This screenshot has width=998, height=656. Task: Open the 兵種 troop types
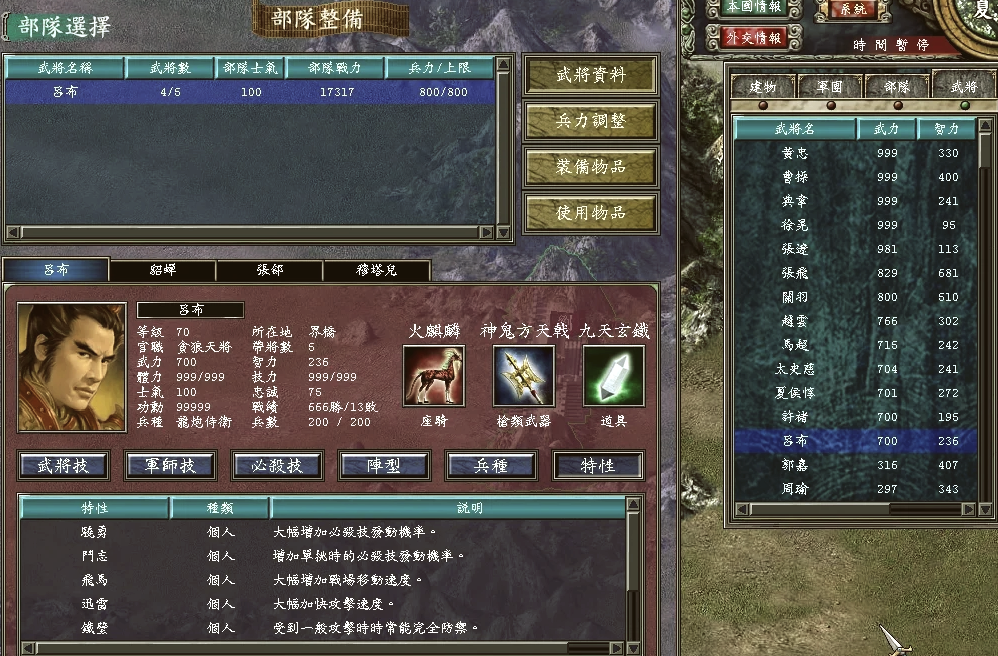coord(491,465)
